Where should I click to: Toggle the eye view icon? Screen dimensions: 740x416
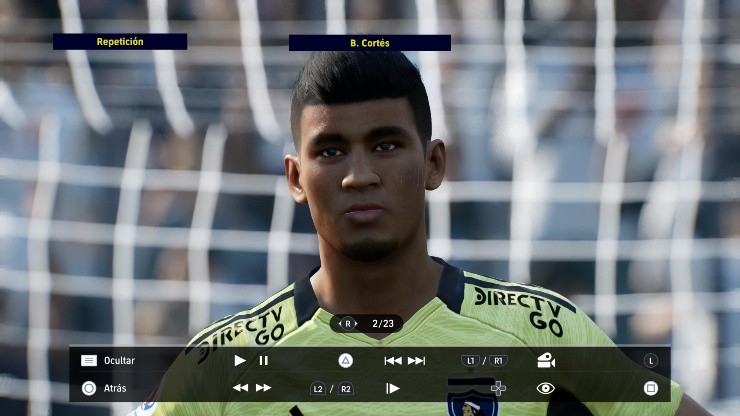545,388
